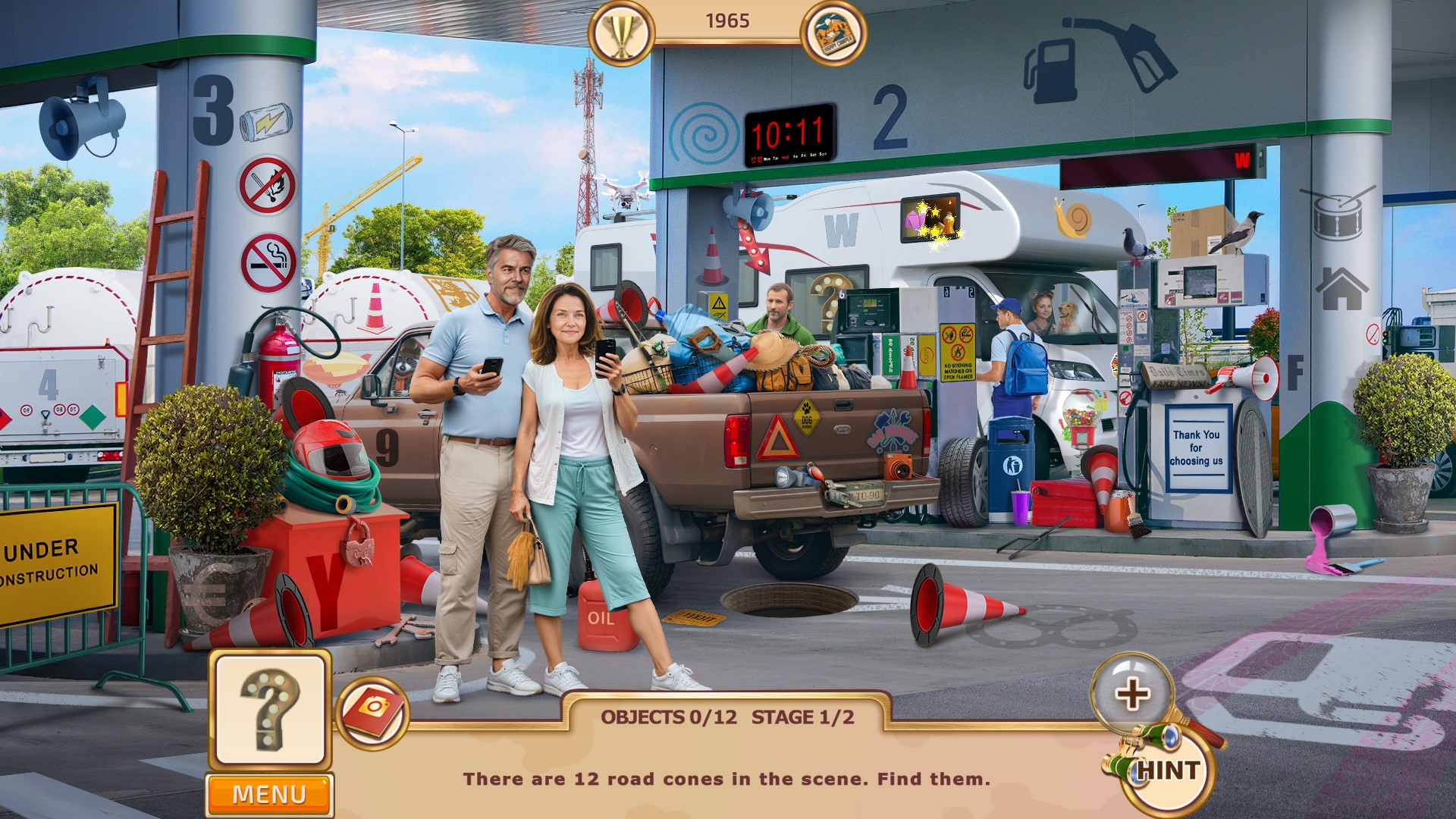Open the round location badge icon
Screen dimensions: 1456x819
pyautogui.click(x=833, y=33)
